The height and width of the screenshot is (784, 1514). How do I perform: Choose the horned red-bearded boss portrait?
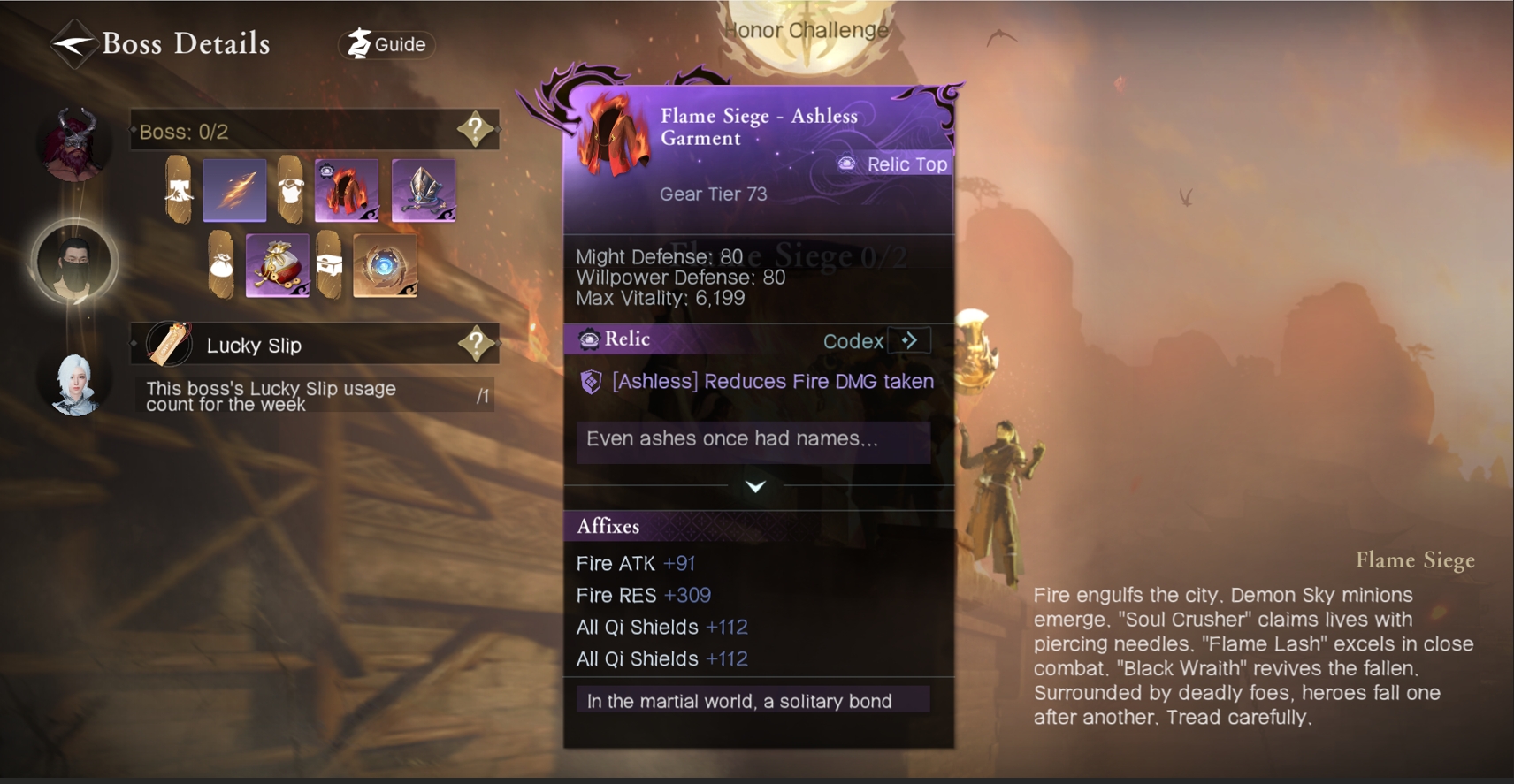(x=75, y=143)
